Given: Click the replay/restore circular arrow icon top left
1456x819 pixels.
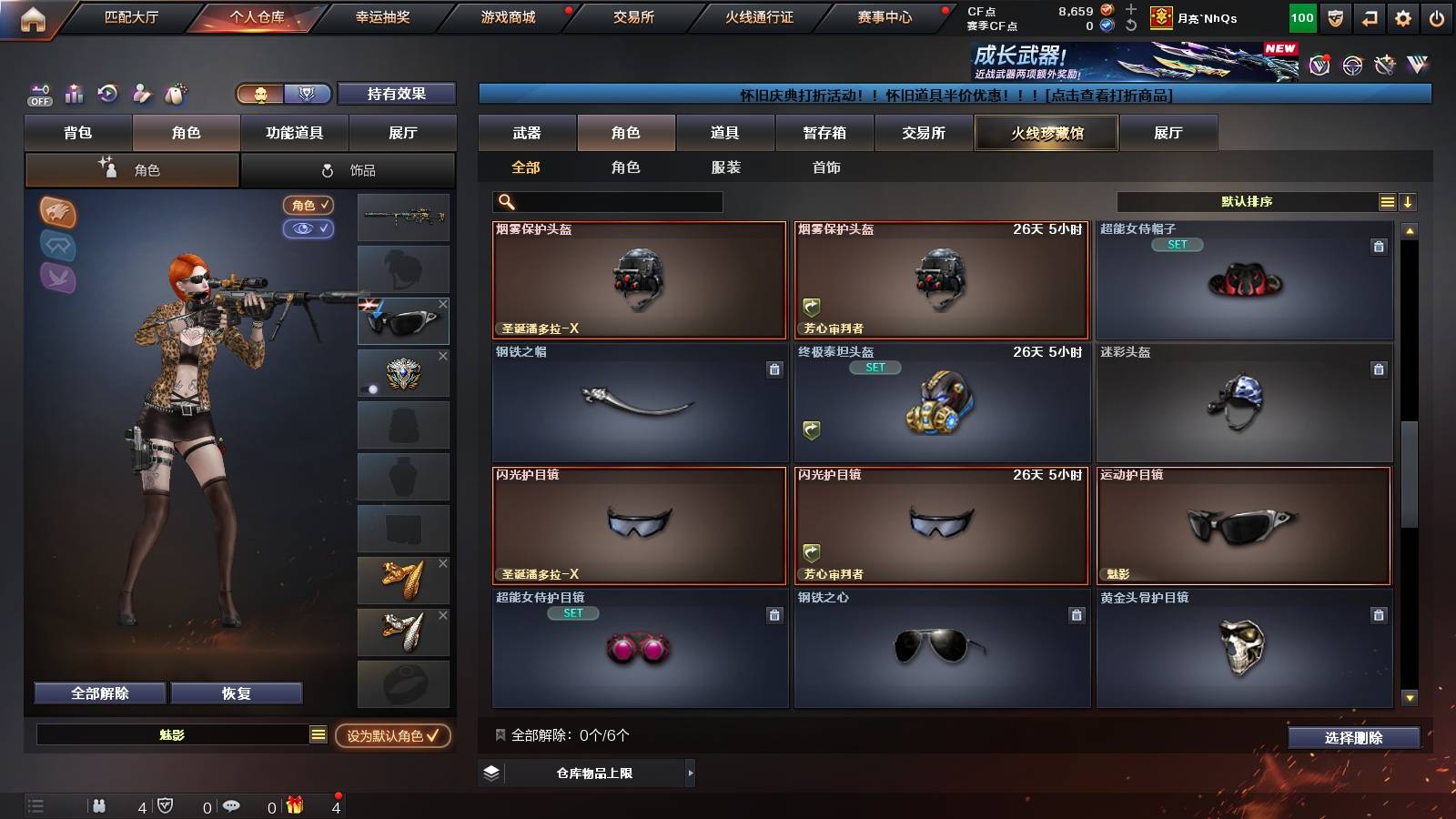Looking at the screenshot, I should pos(106,94).
